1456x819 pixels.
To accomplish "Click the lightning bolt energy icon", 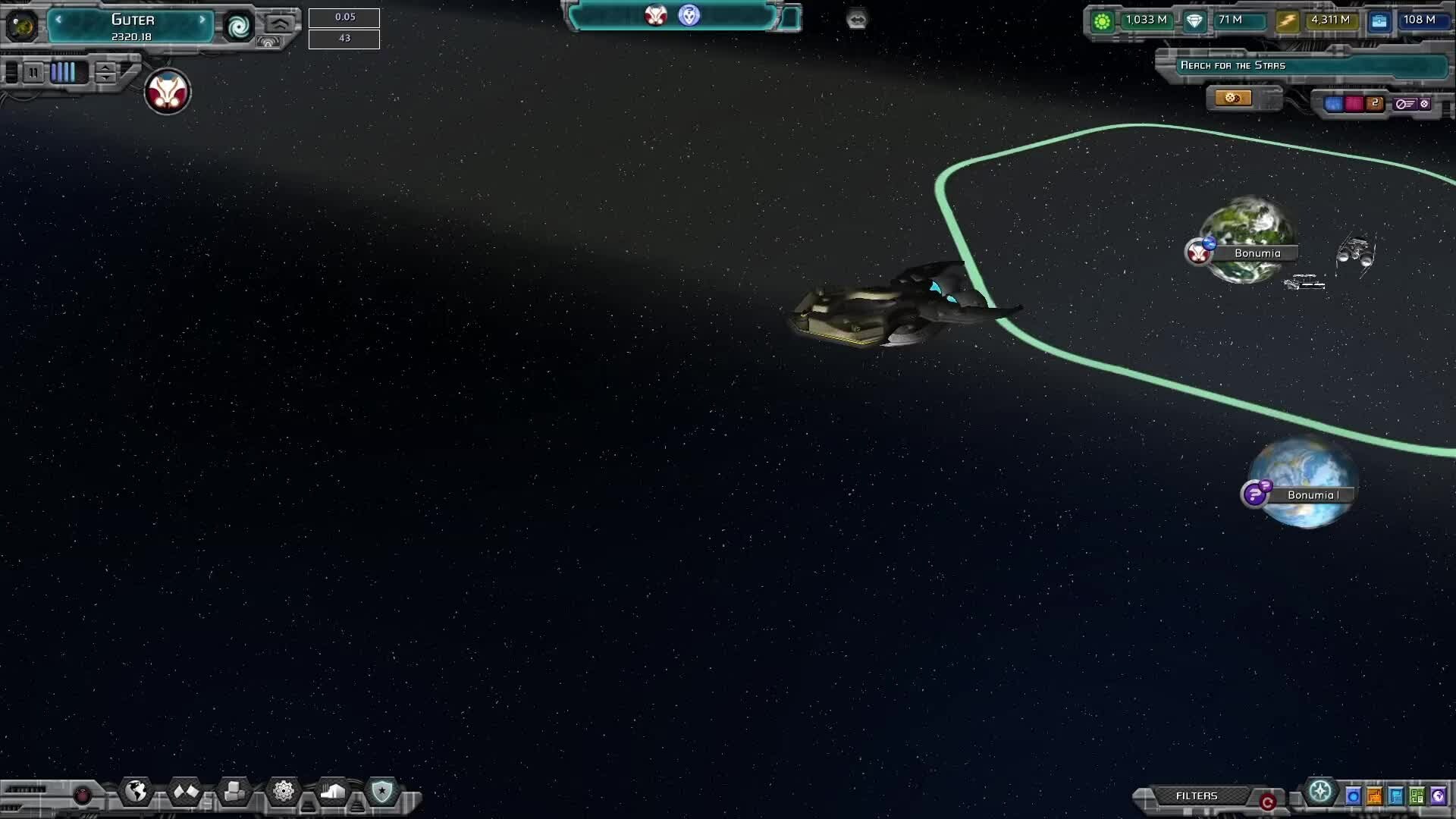I will [1287, 21].
